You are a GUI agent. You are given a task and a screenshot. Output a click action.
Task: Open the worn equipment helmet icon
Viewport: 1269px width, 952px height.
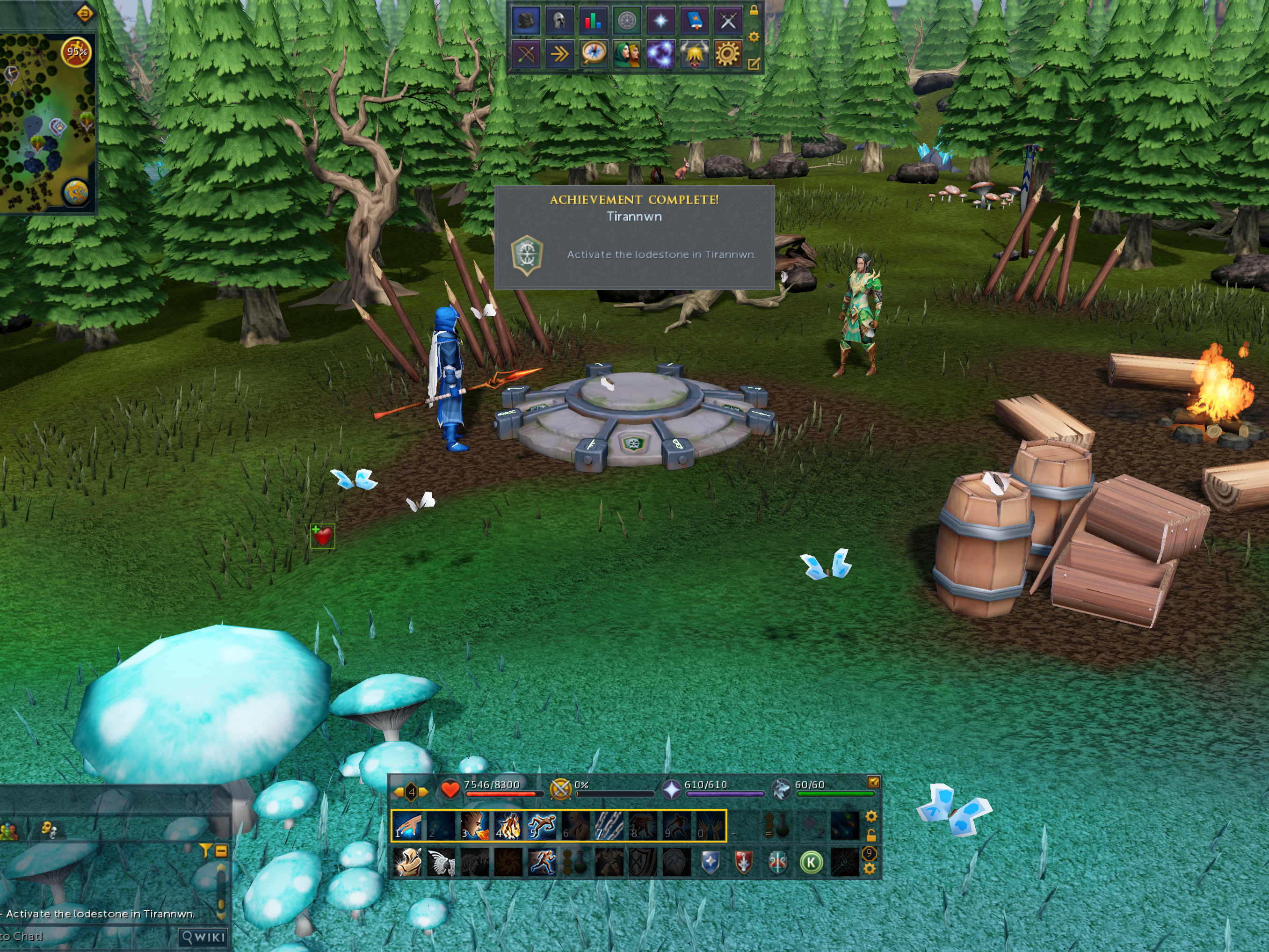pyautogui.click(x=559, y=21)
